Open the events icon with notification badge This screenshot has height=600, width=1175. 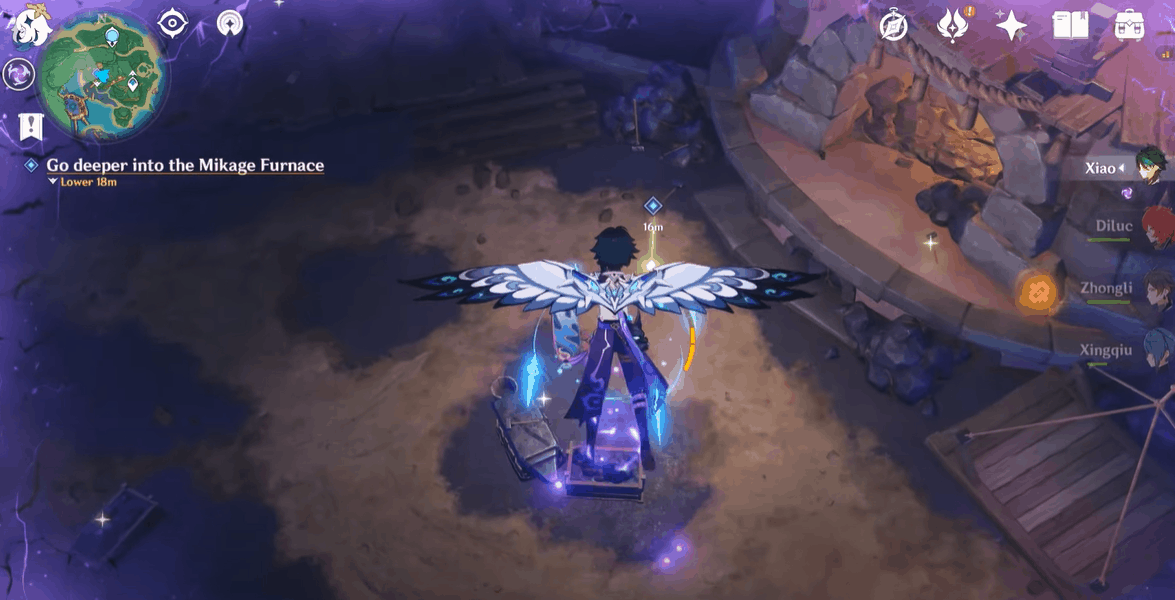[x=951, y=25]
